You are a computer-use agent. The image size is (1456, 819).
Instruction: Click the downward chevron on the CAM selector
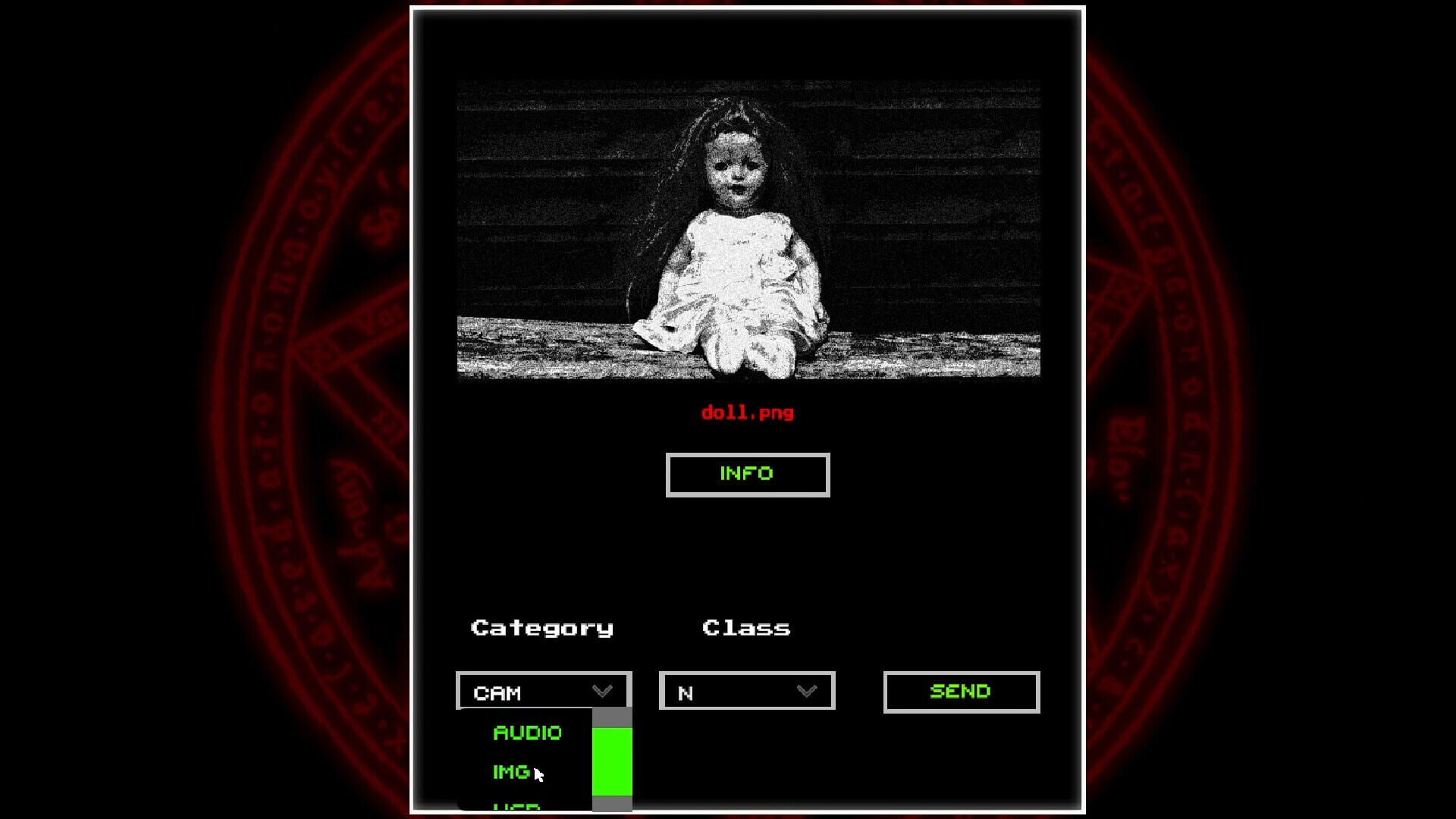pos(602,690)
